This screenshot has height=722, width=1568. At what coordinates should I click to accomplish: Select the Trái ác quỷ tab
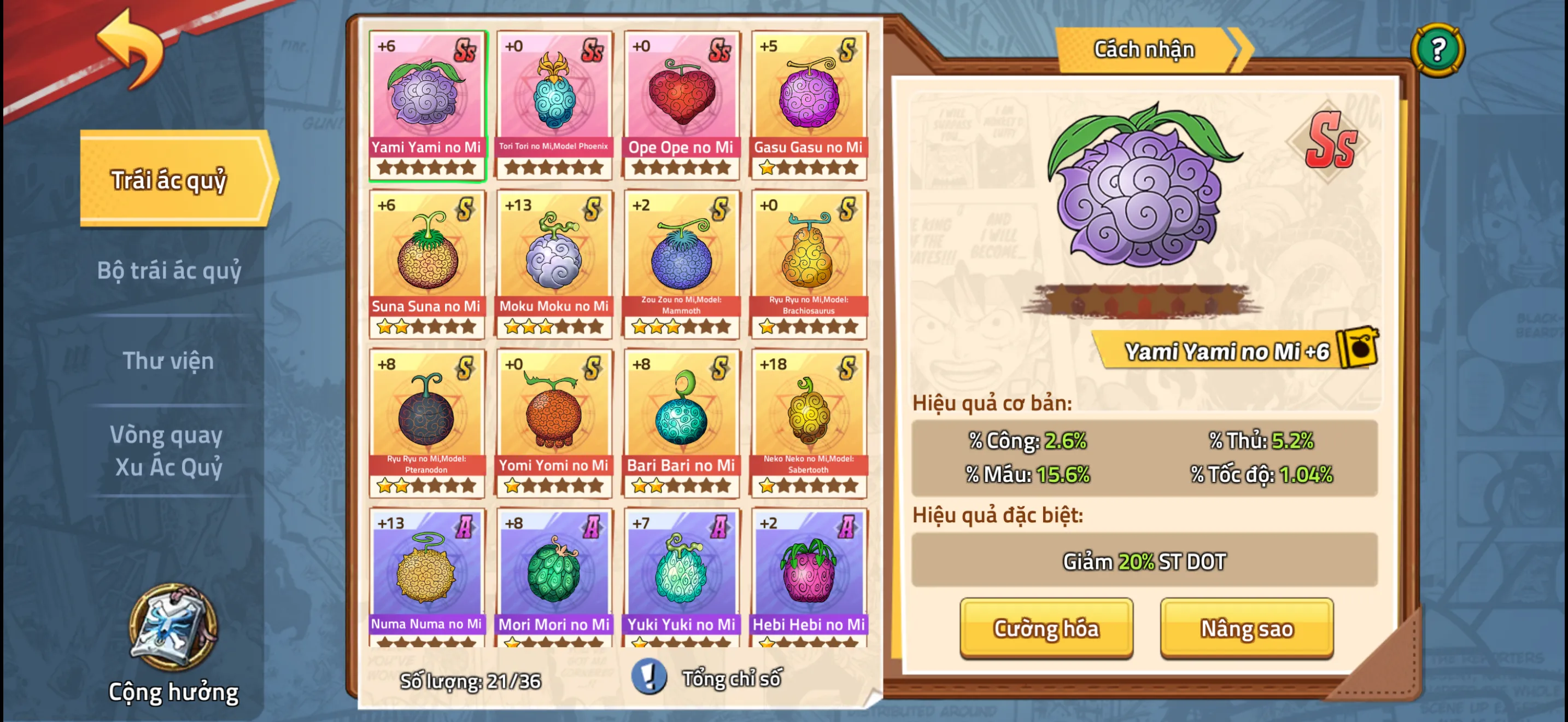173,179
